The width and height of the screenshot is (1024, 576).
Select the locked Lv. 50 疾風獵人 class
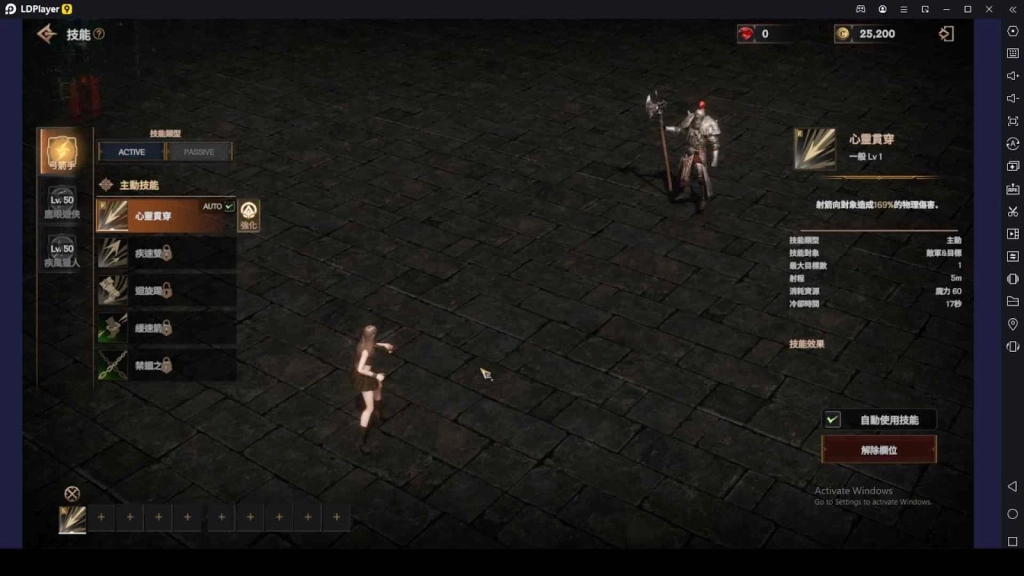[x=62, y=252]
